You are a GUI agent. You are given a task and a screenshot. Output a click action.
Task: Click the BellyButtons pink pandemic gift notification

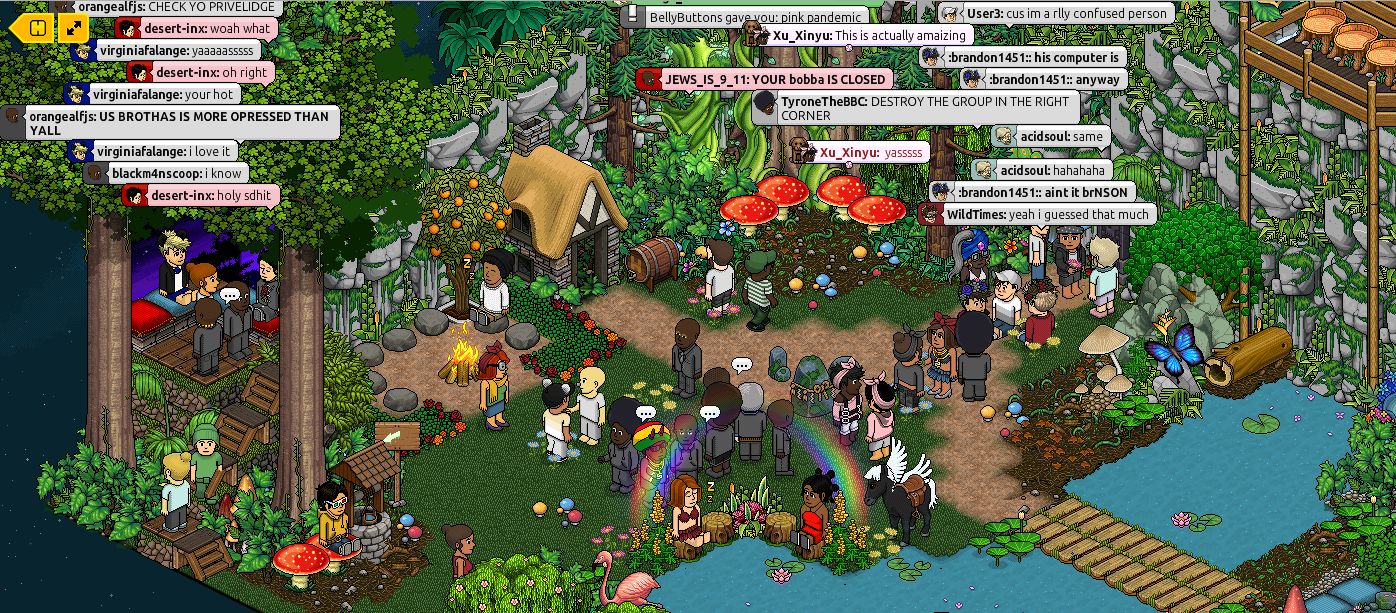coord(745,17)
